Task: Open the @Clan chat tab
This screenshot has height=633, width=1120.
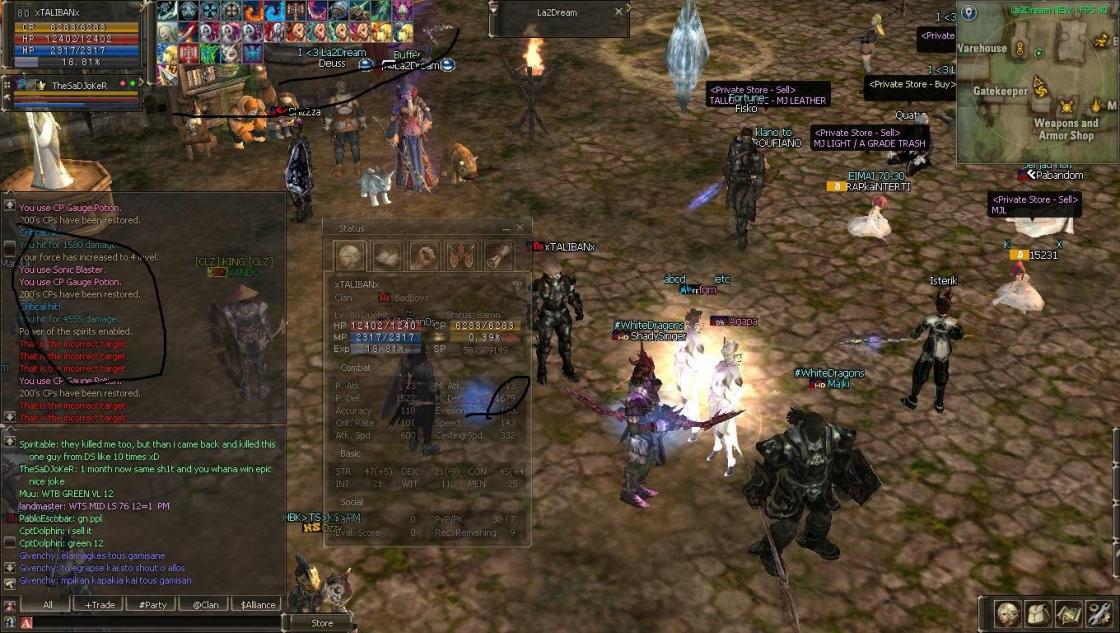Action: pos(205,604)
